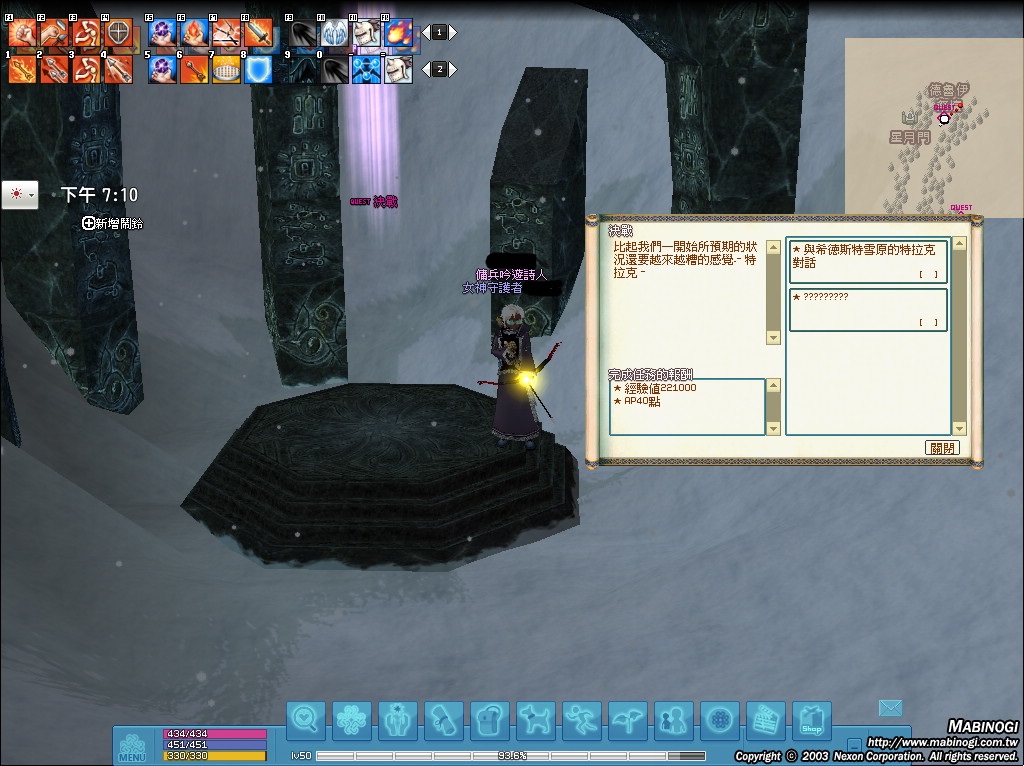This screenshot has width=1024, height=766.
Task: Switch hotbar row 1 to next page
Action: pos(452,32)
